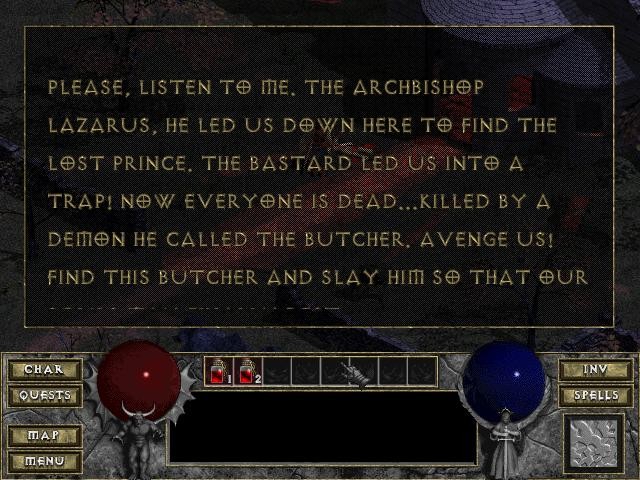Open the game MENU

point(44,461)
